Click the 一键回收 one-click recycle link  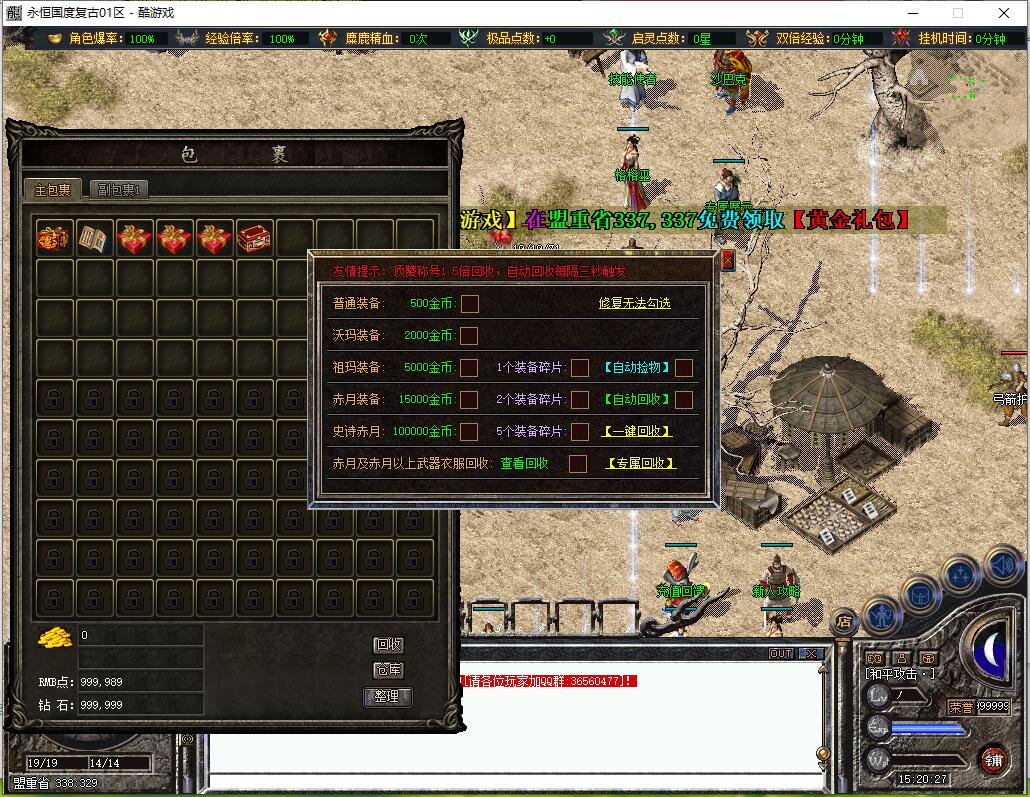tap(636, 431)
